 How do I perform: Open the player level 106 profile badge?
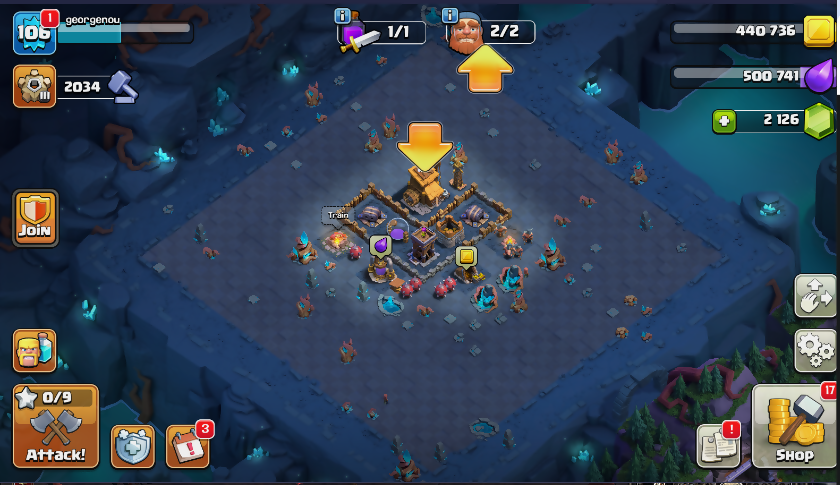click(x=32, y=33)
